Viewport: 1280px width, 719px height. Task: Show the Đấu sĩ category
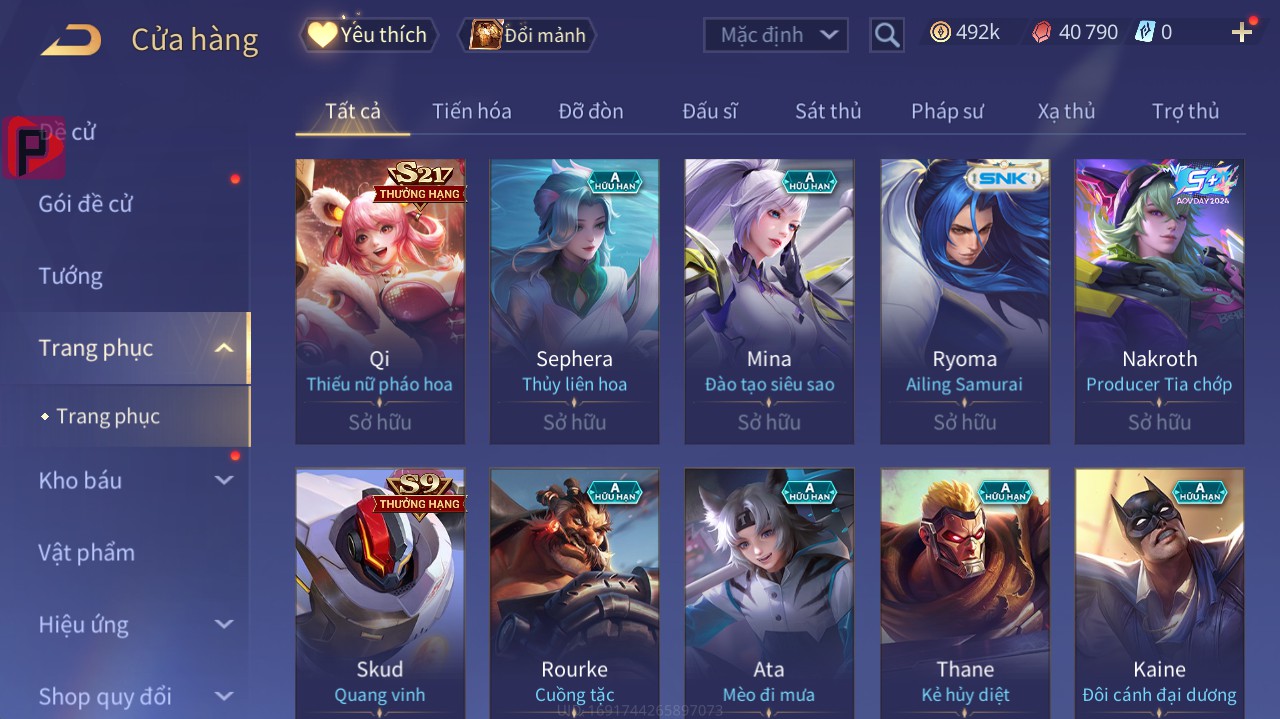coord(709,111)
